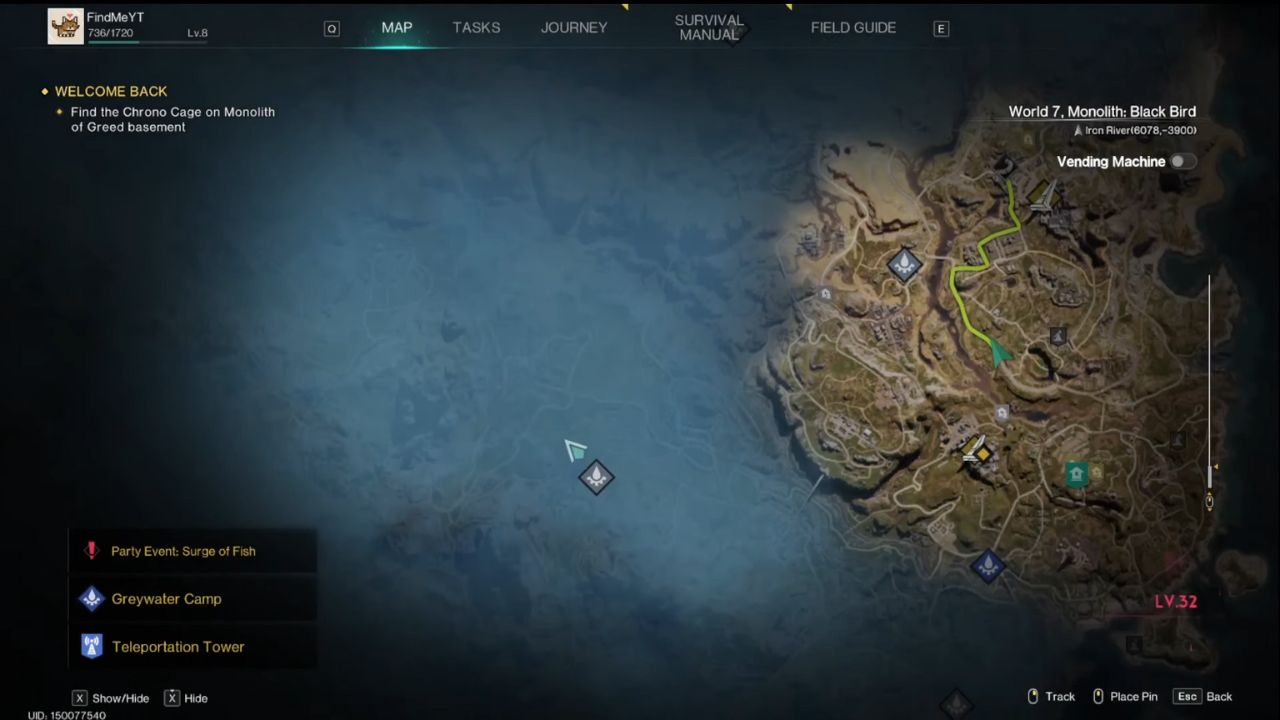
Task: Open the SURVIVAL MANUAL tab
Action: pos(709,27)
